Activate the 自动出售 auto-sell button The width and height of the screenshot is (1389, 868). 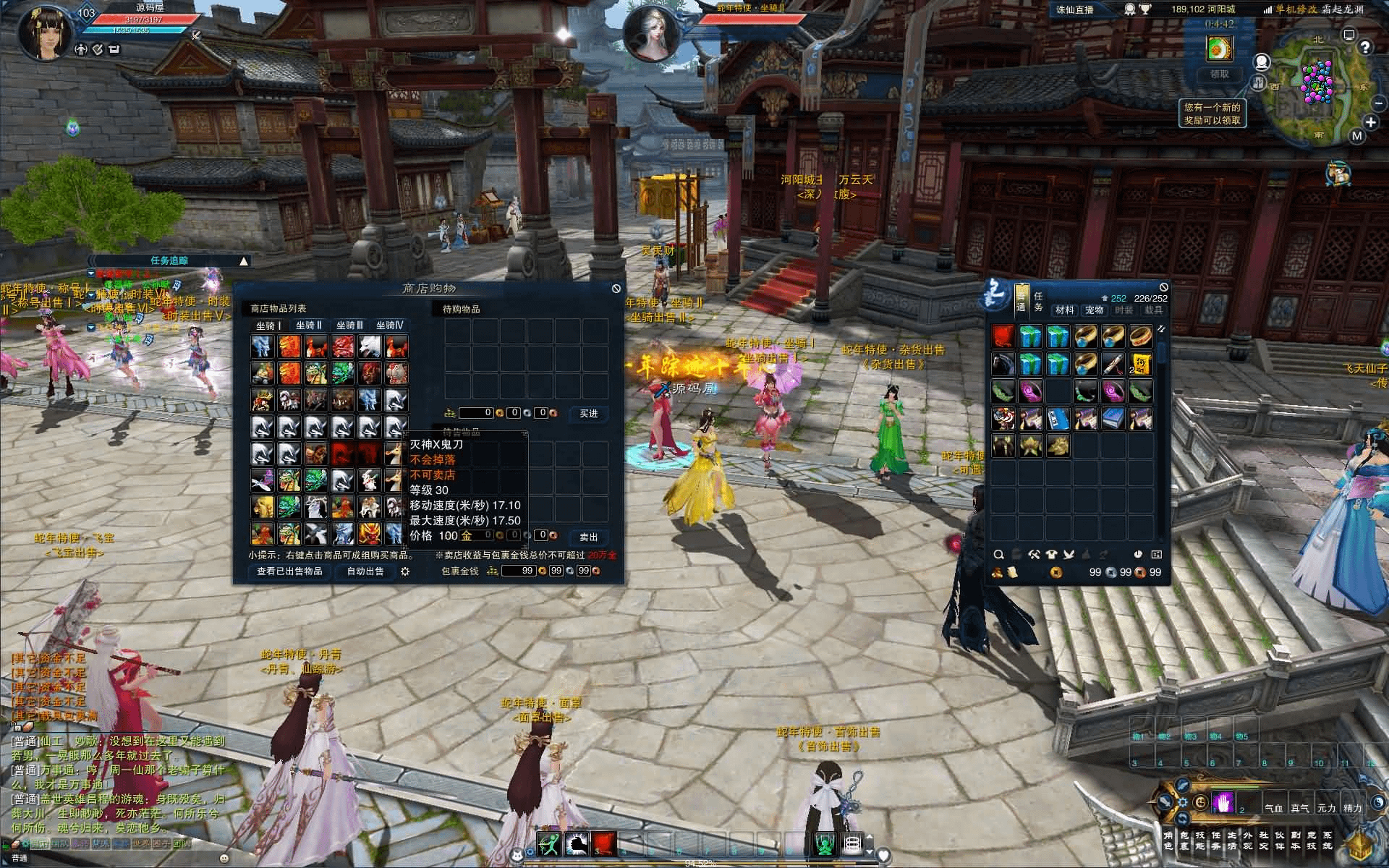point(365,571)
